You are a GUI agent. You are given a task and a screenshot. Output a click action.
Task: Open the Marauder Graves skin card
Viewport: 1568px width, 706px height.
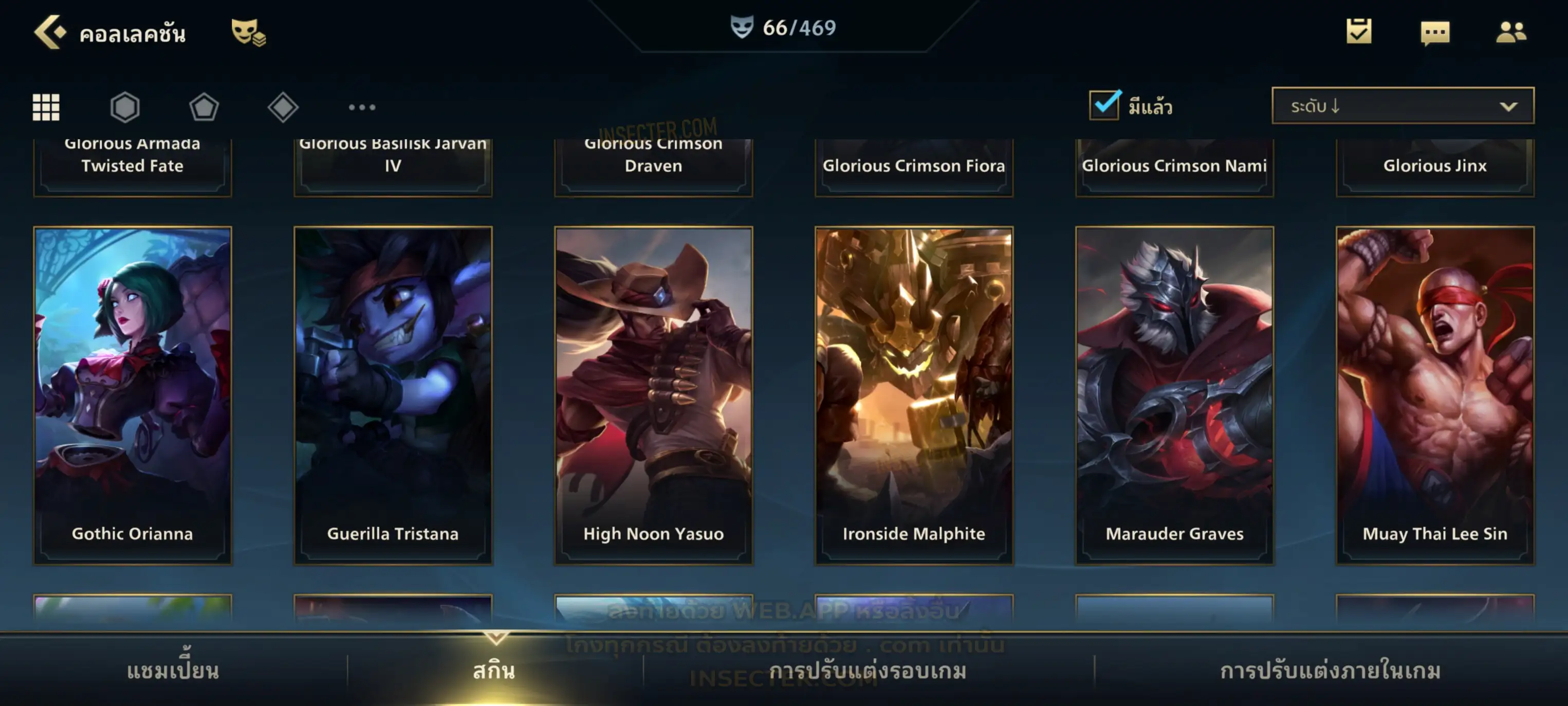tap(1174, 395)
